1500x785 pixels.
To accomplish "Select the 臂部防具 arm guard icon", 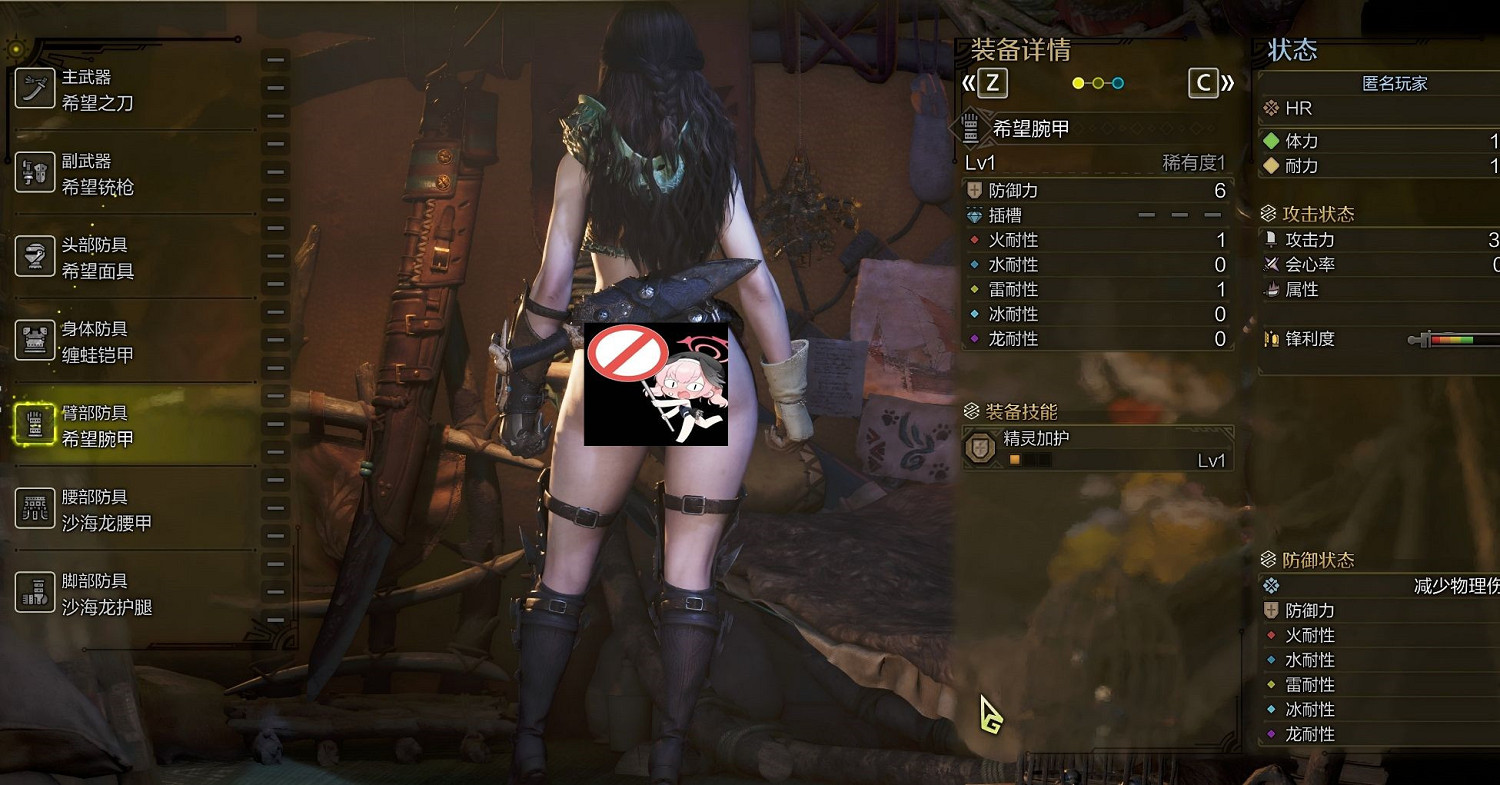I will pos(36,425).
